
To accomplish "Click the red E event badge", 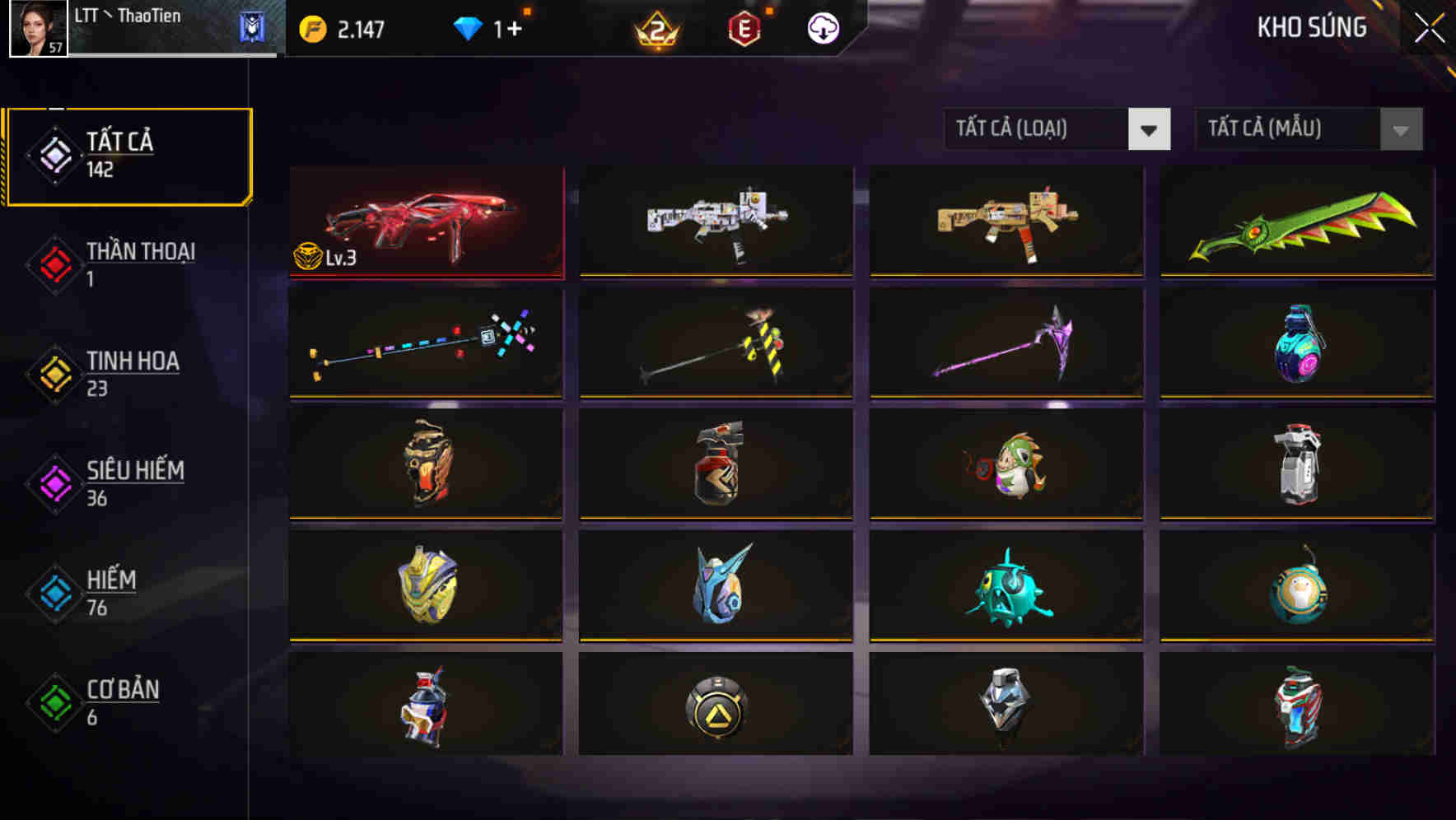I will click(x=743, y=28).
